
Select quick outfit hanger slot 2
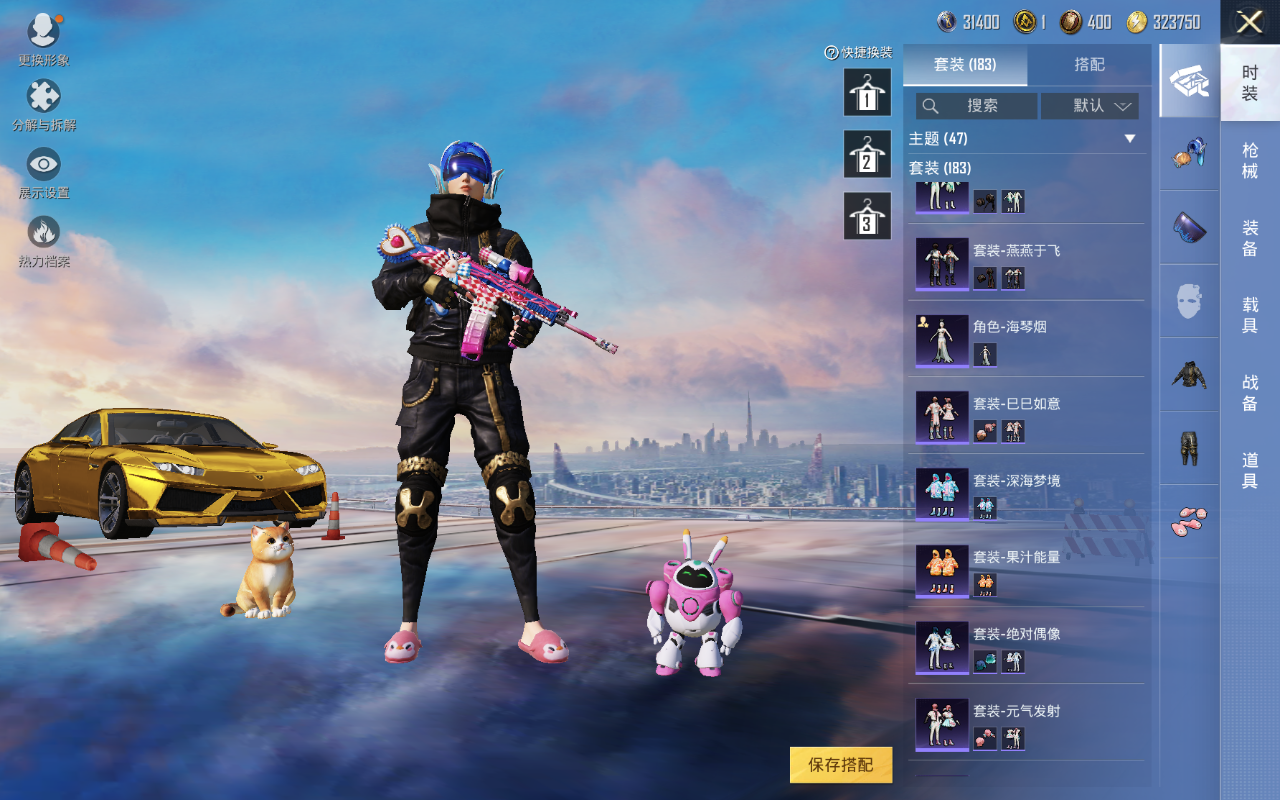pyautogui.click(x=867, y=155)
